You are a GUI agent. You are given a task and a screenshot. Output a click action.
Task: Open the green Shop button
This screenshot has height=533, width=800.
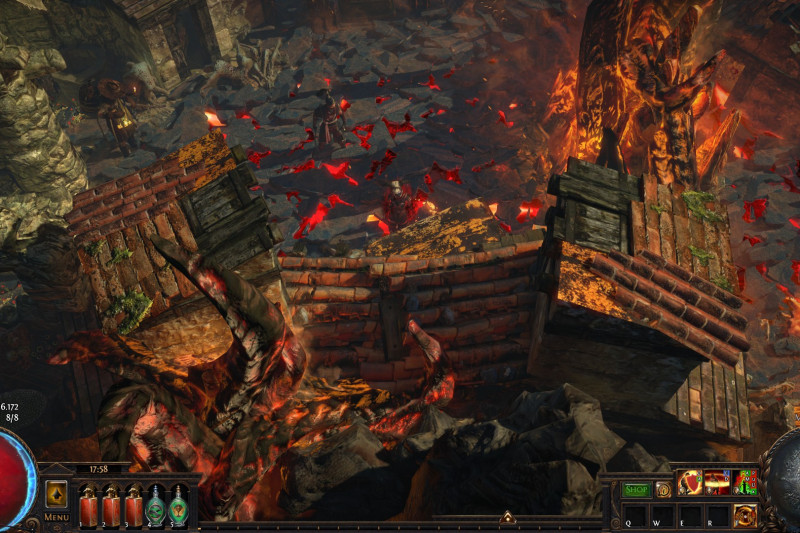[x=636, y=490]
